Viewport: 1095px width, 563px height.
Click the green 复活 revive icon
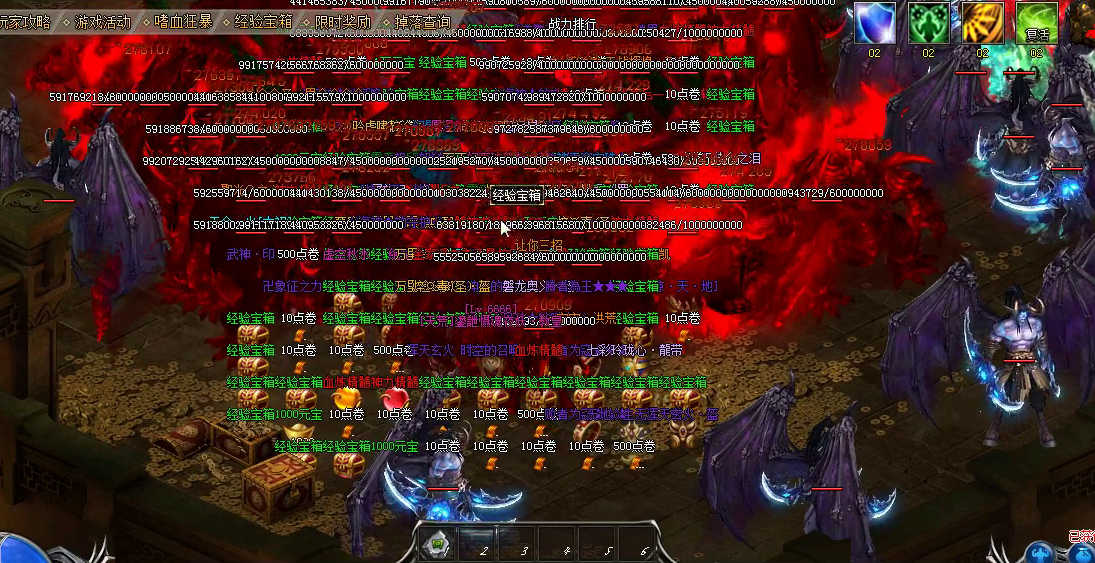(x=1036, y=22)
